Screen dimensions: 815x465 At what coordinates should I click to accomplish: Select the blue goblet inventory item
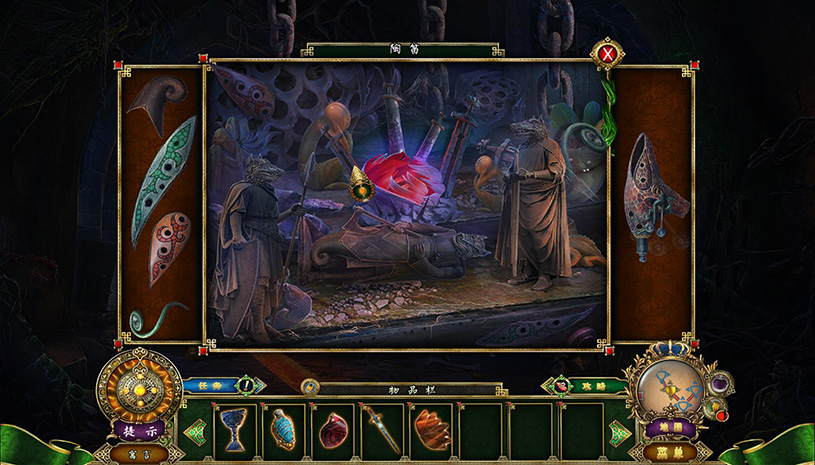click(235, 428)
